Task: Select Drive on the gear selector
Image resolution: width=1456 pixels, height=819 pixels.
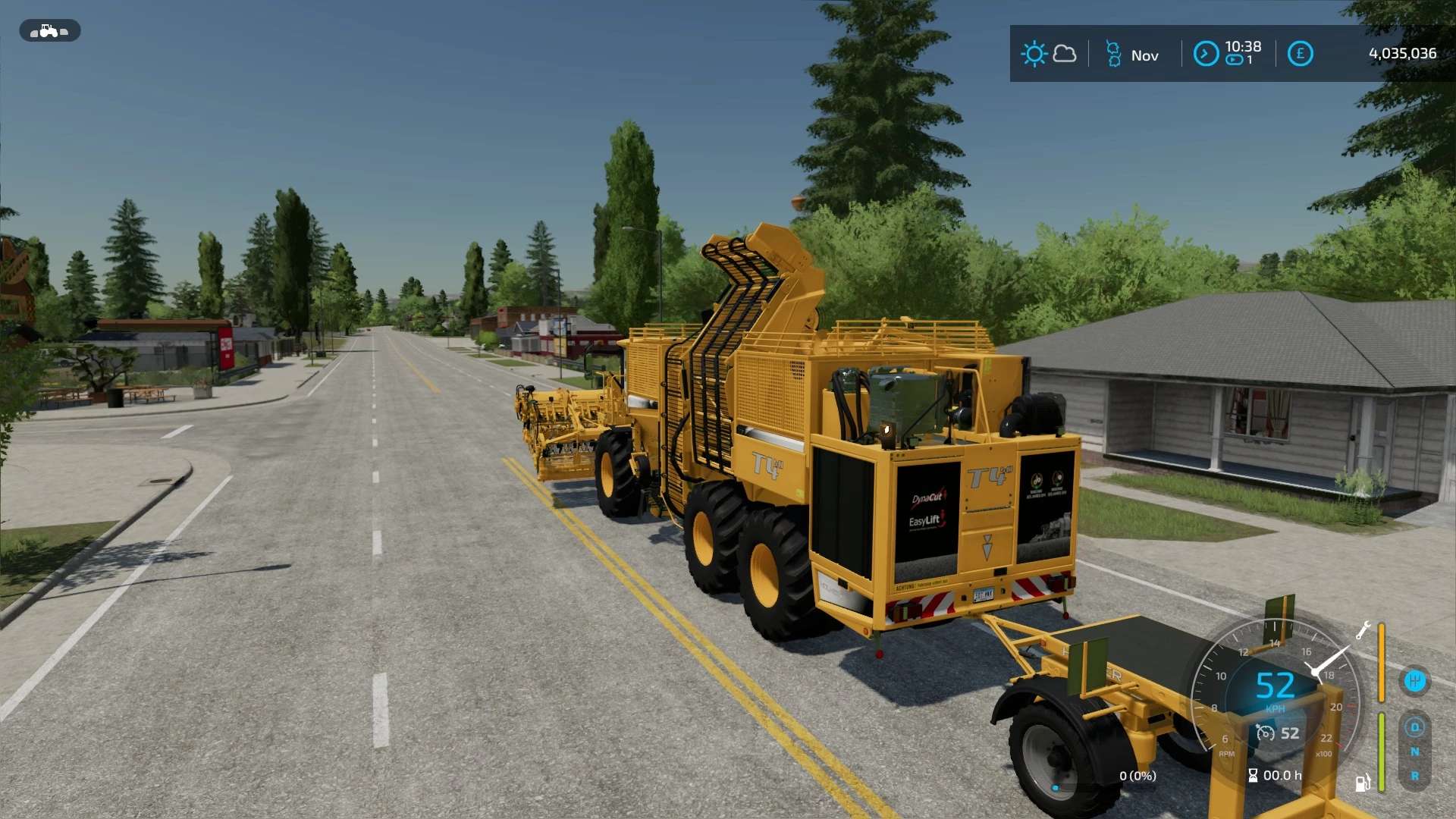Action: point(1414,727)
